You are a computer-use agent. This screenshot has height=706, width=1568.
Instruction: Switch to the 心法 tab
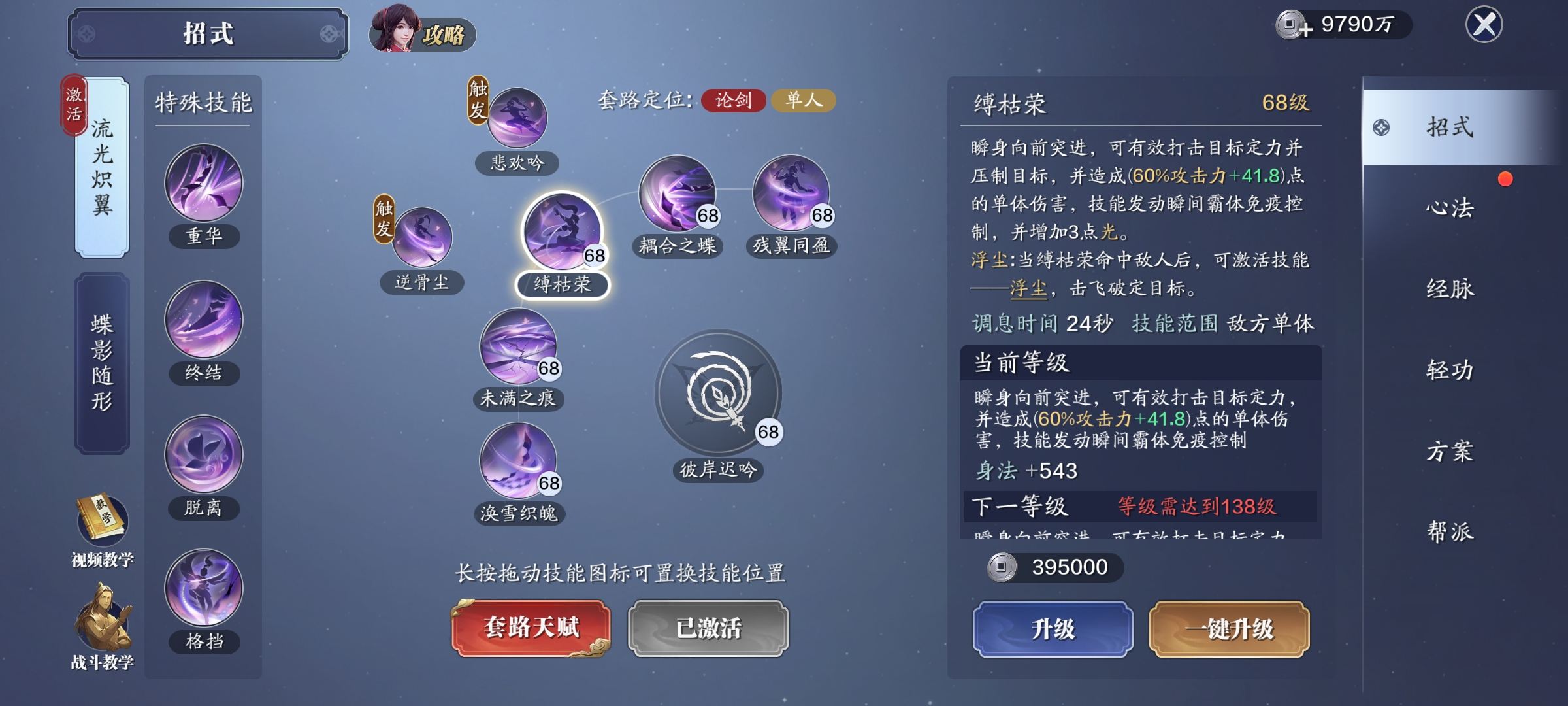[1449, 208]
